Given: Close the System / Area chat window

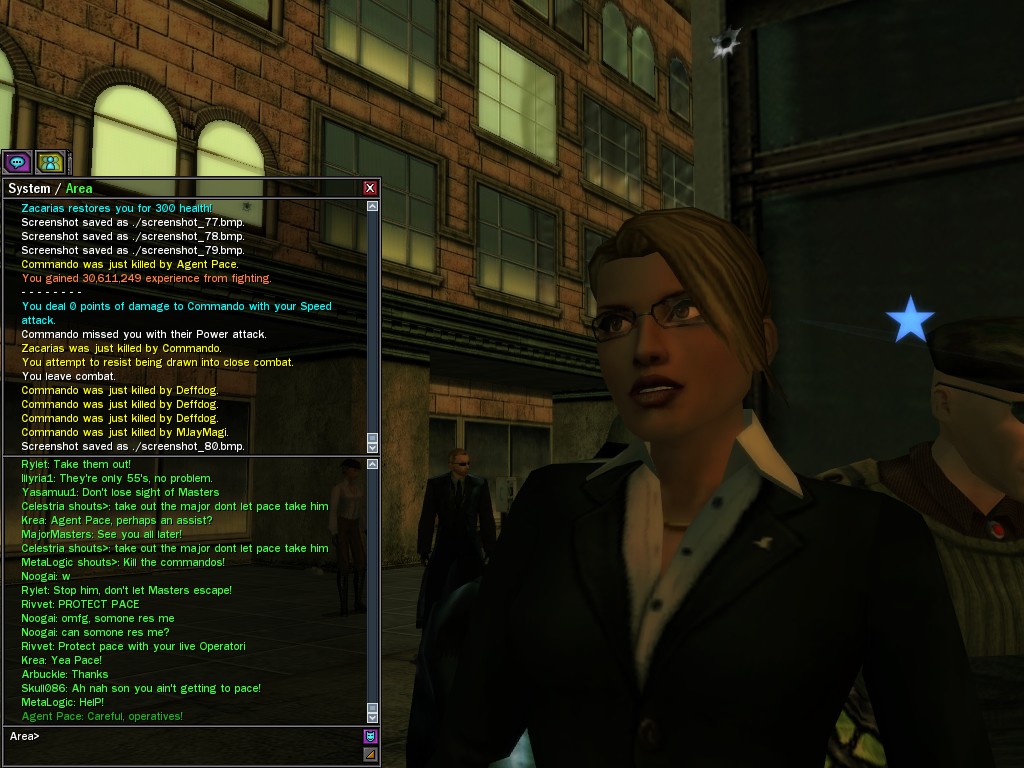Looking at the screenshot, I should point(370,188).
